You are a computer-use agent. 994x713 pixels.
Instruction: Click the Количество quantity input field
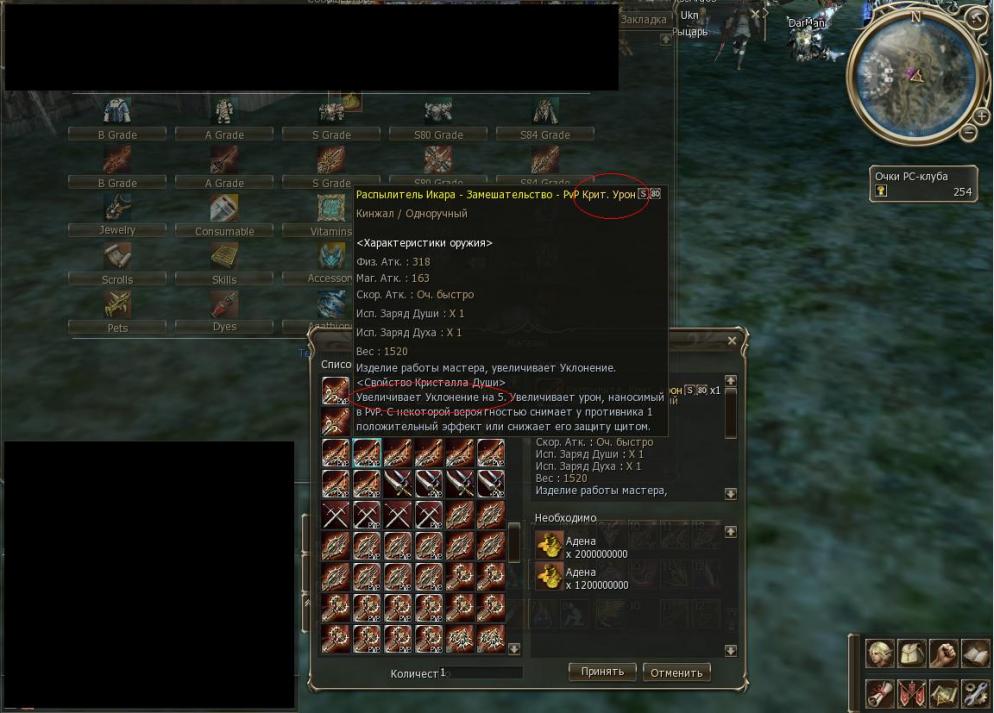tap(482, 673)
